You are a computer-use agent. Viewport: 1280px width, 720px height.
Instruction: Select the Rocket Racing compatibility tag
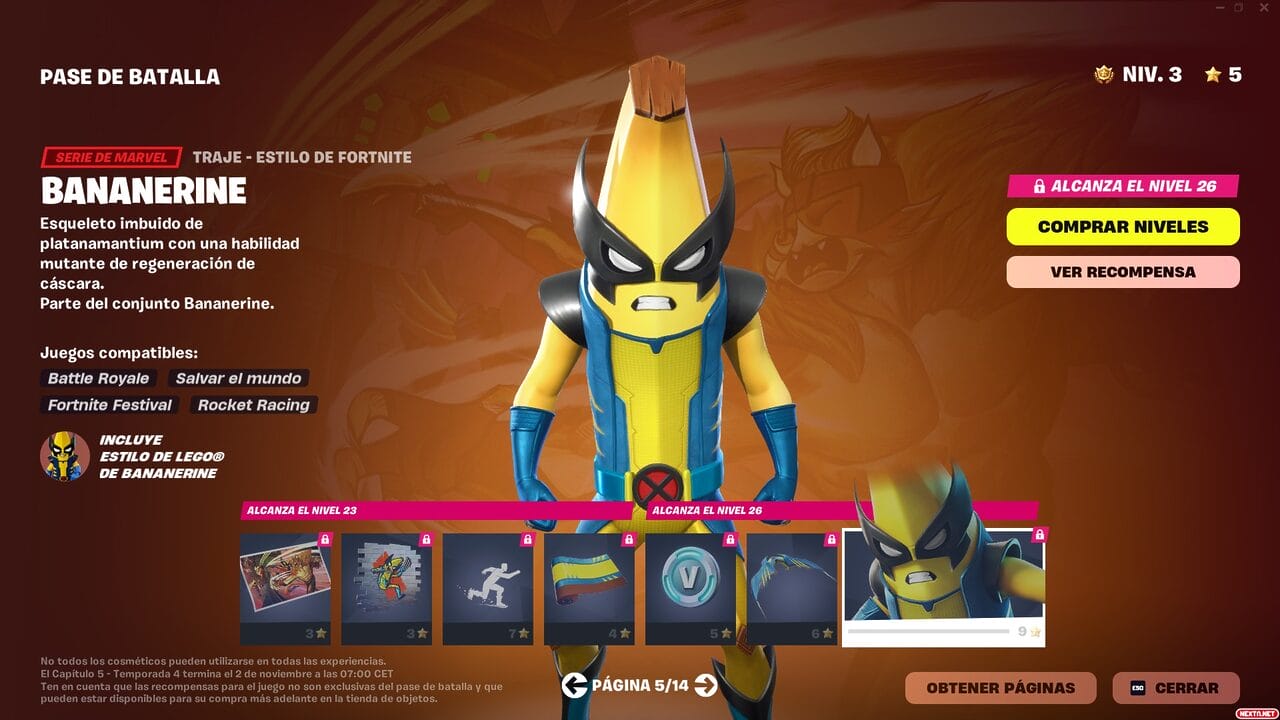pos(252,405)
